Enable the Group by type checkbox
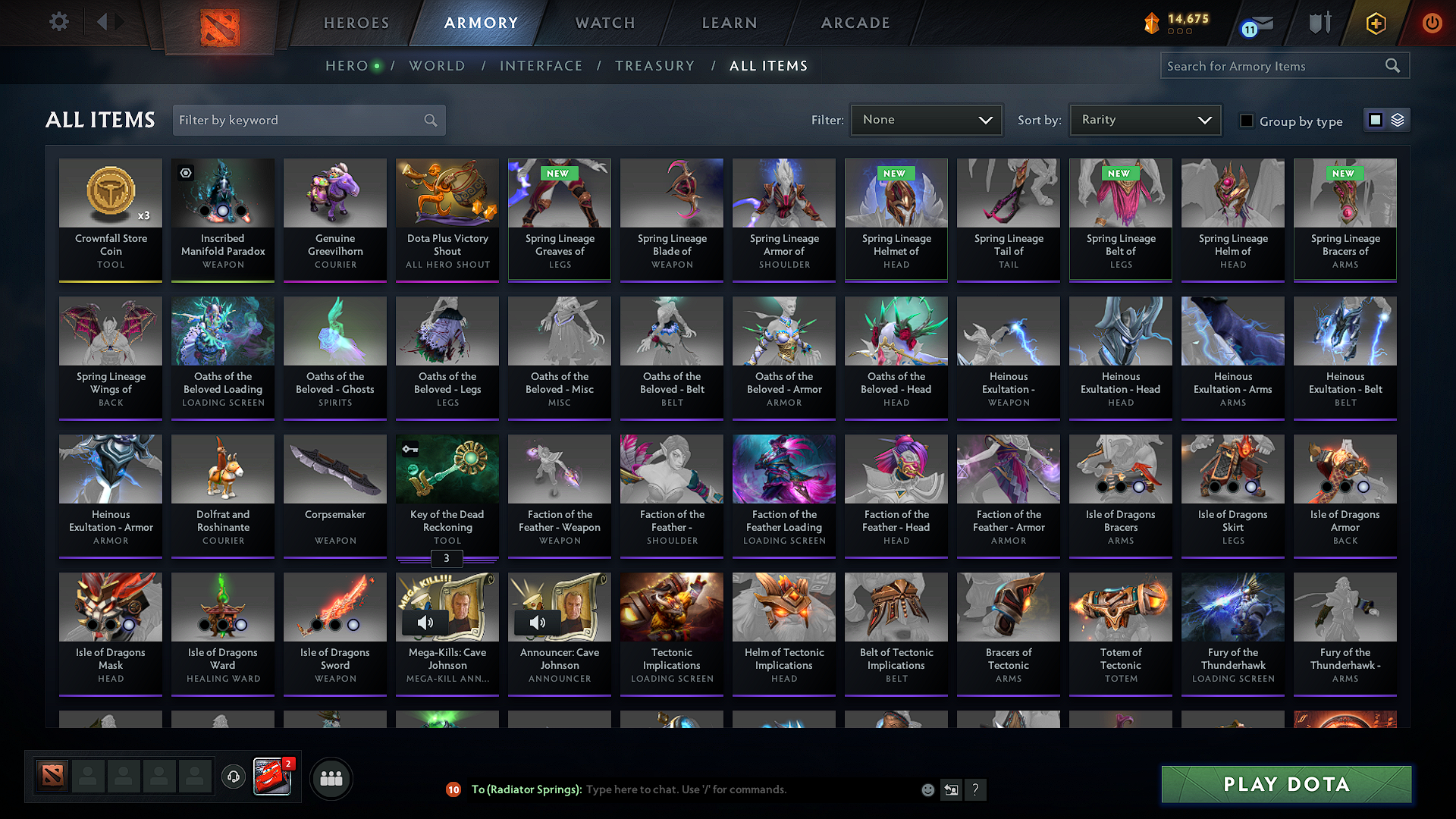This screenshot has height=819, width=1456. (x=1246, y=121)
